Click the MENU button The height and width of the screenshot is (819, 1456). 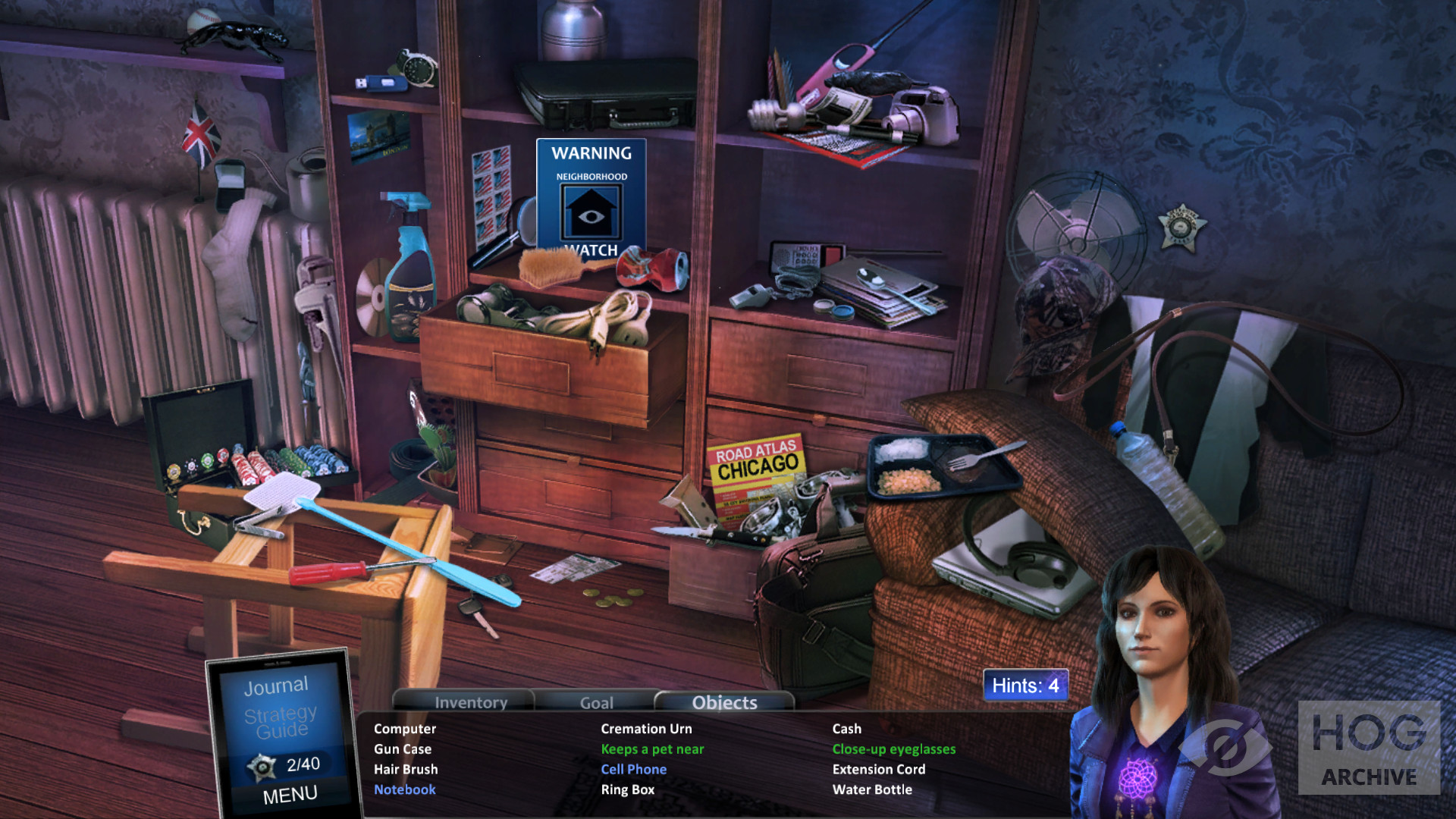point(290,795)
